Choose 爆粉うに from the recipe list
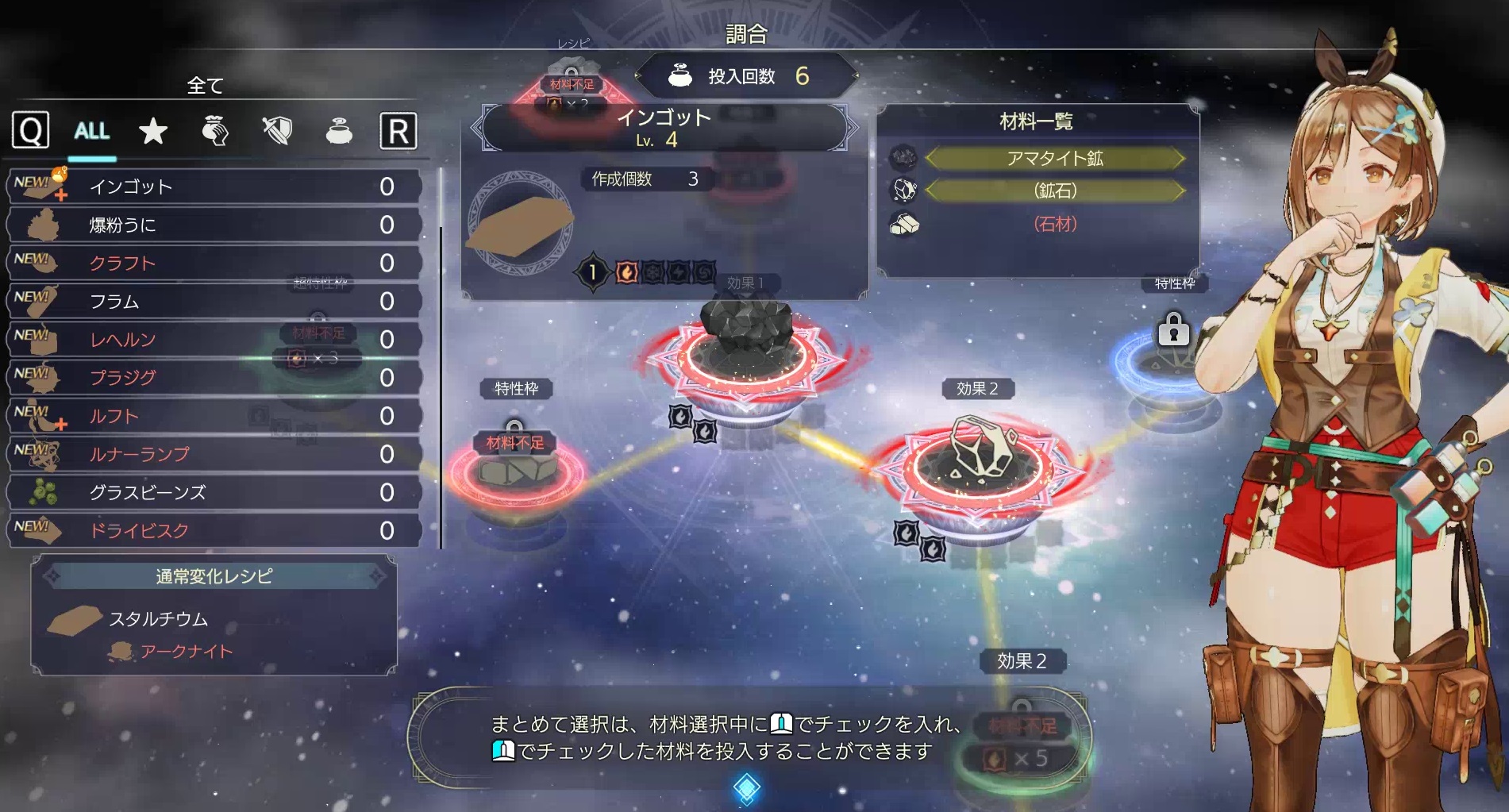The width and height of the screenshot is (1509, 812). coord(213,225)
